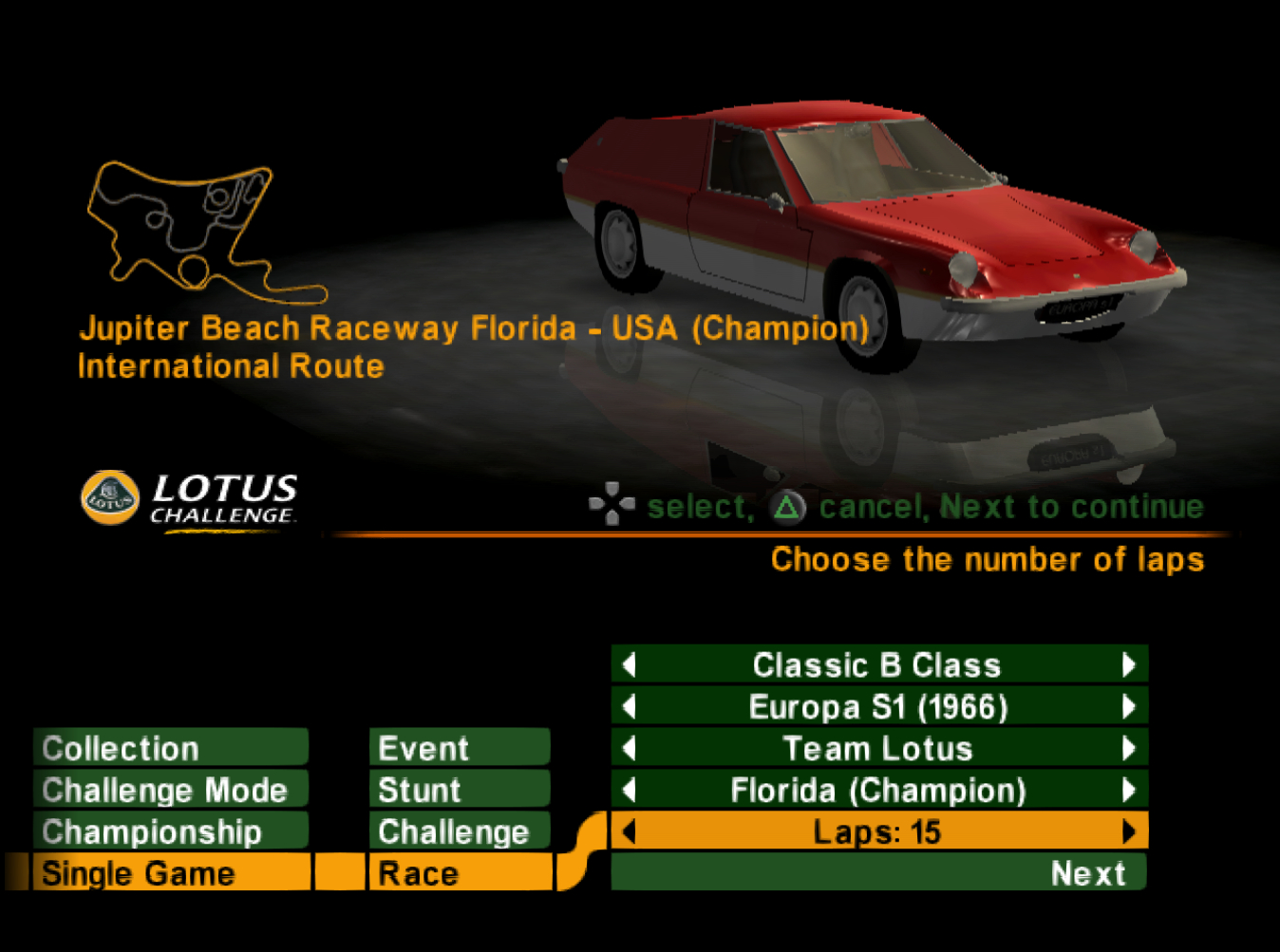Select Challenge Mode from the menu
Image resolution: width=1280 pixels, height=952 pixels.
coord(171,790)
